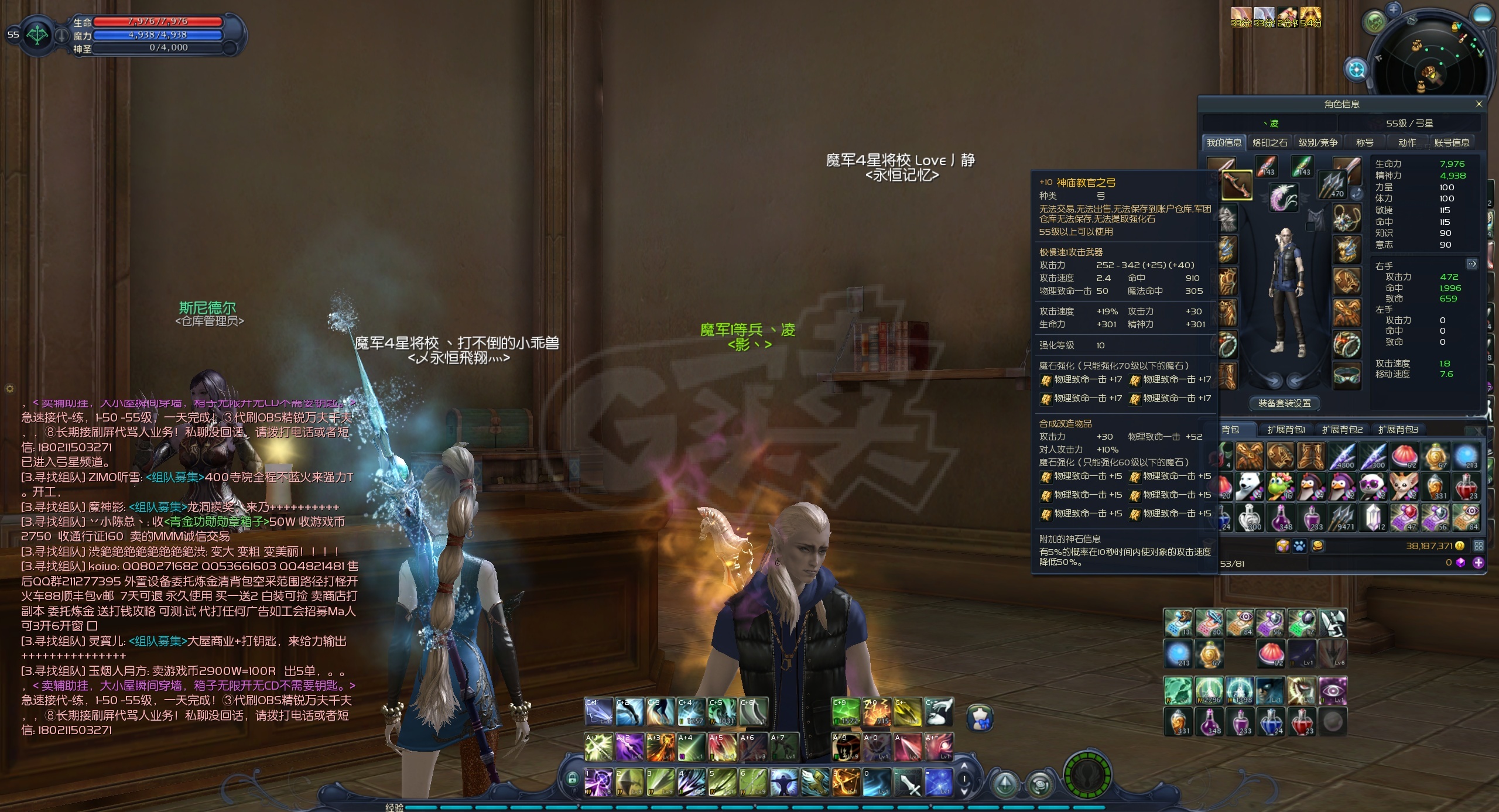Toggle the padlock lock icon beside the hotbar
The width and height of the screenshot is (1499, 812).
point(573,779)
